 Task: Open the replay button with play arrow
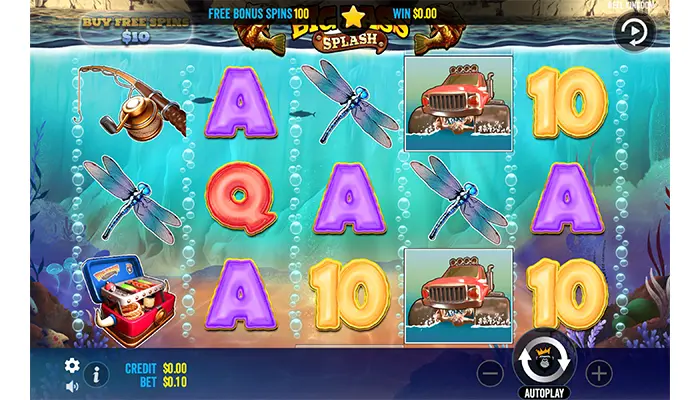633,32
